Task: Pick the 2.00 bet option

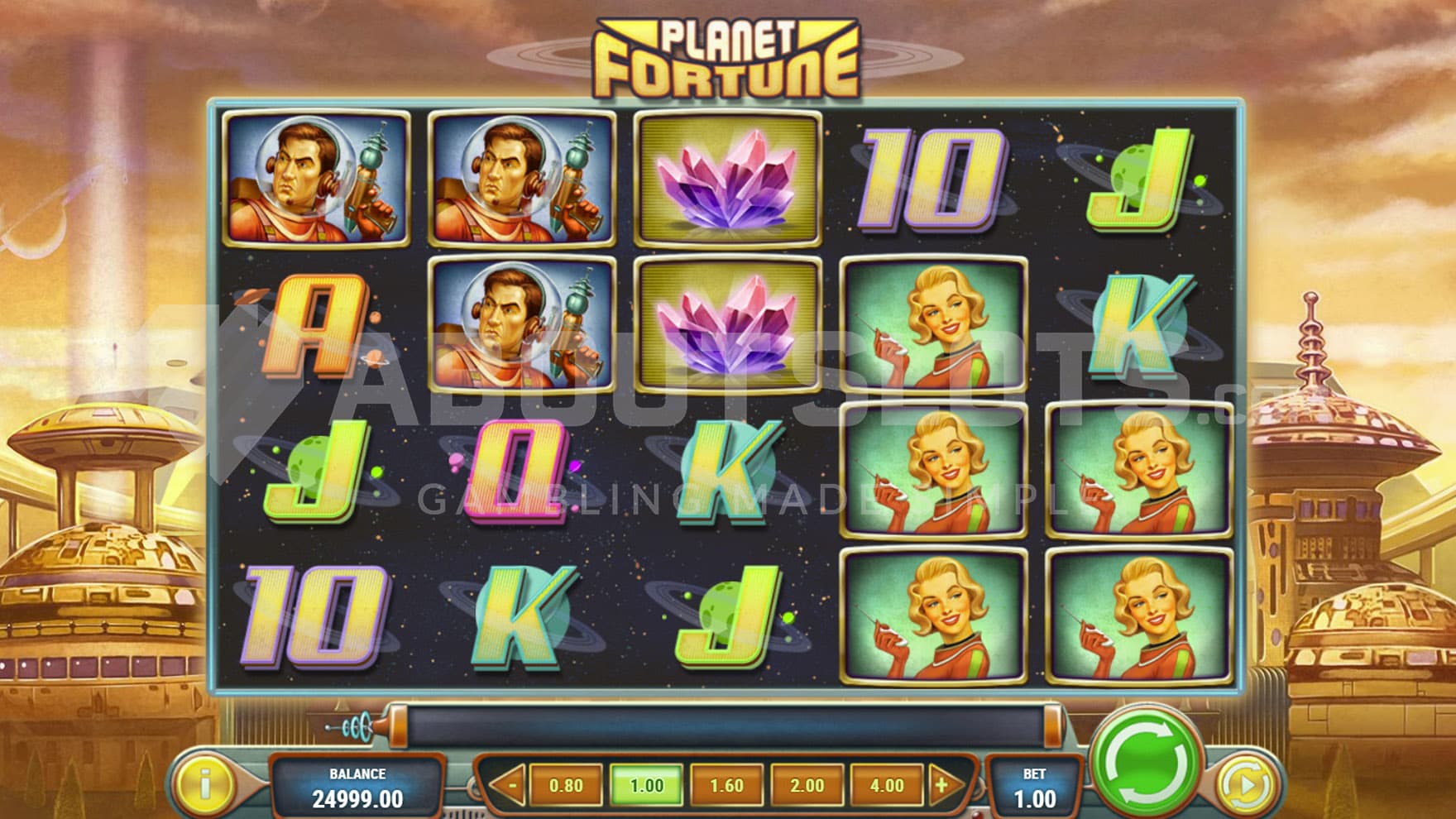Action: pyautogui.click(x=807, y=784)
